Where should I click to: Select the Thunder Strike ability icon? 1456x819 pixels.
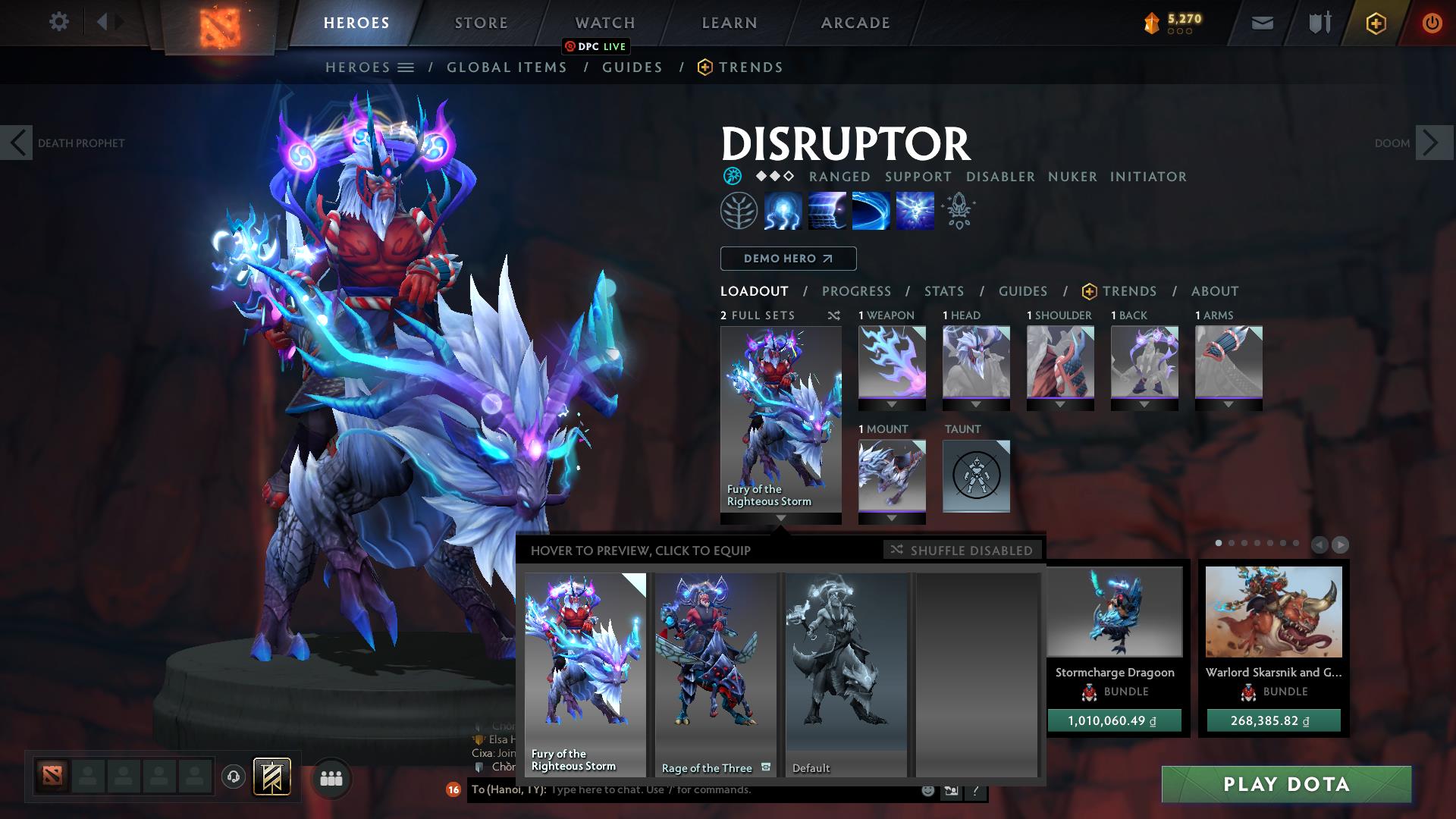pos(783,211)
